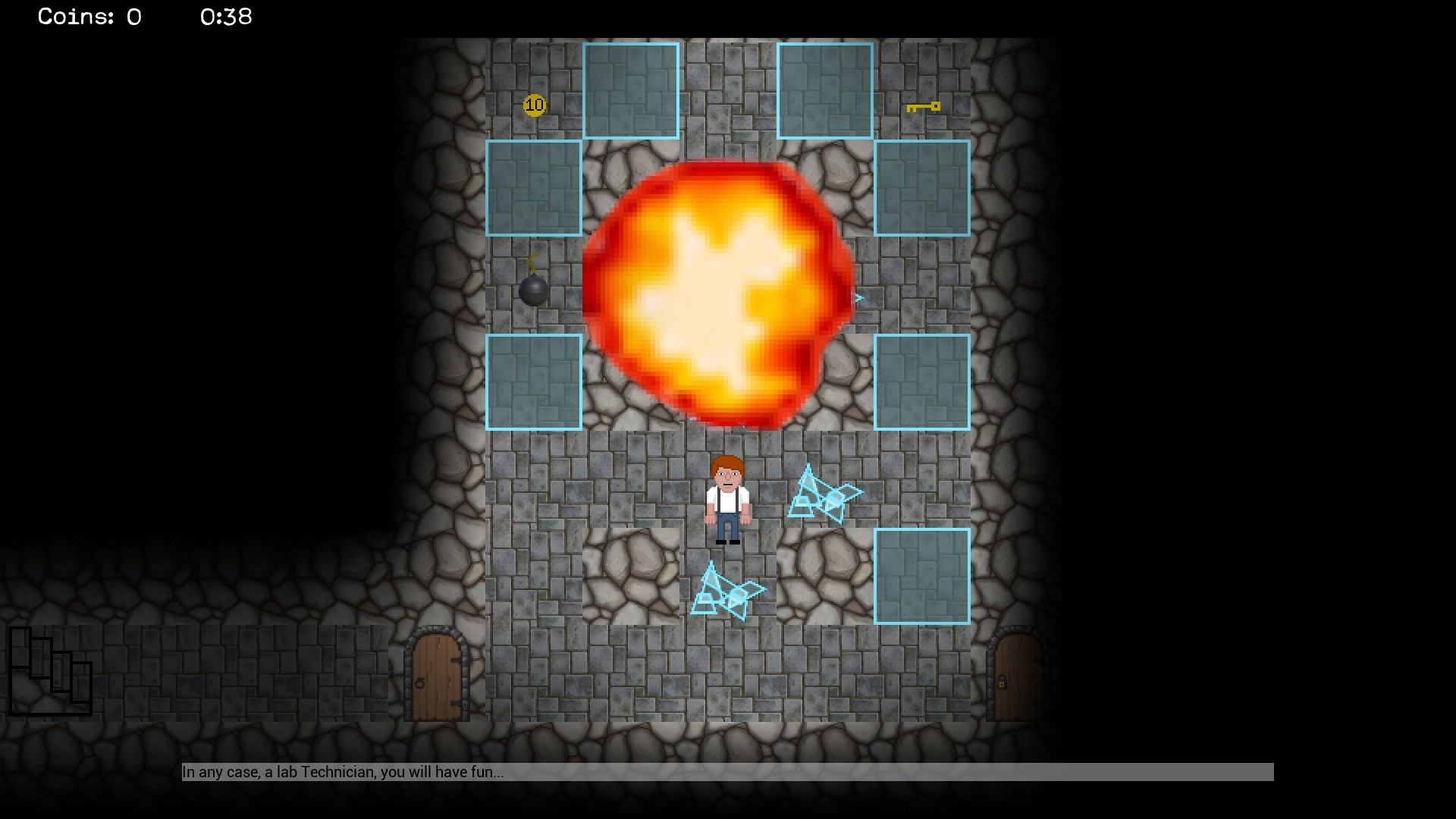
Task: Expand the crate near the bottom-right door
Action: [924, 576]
